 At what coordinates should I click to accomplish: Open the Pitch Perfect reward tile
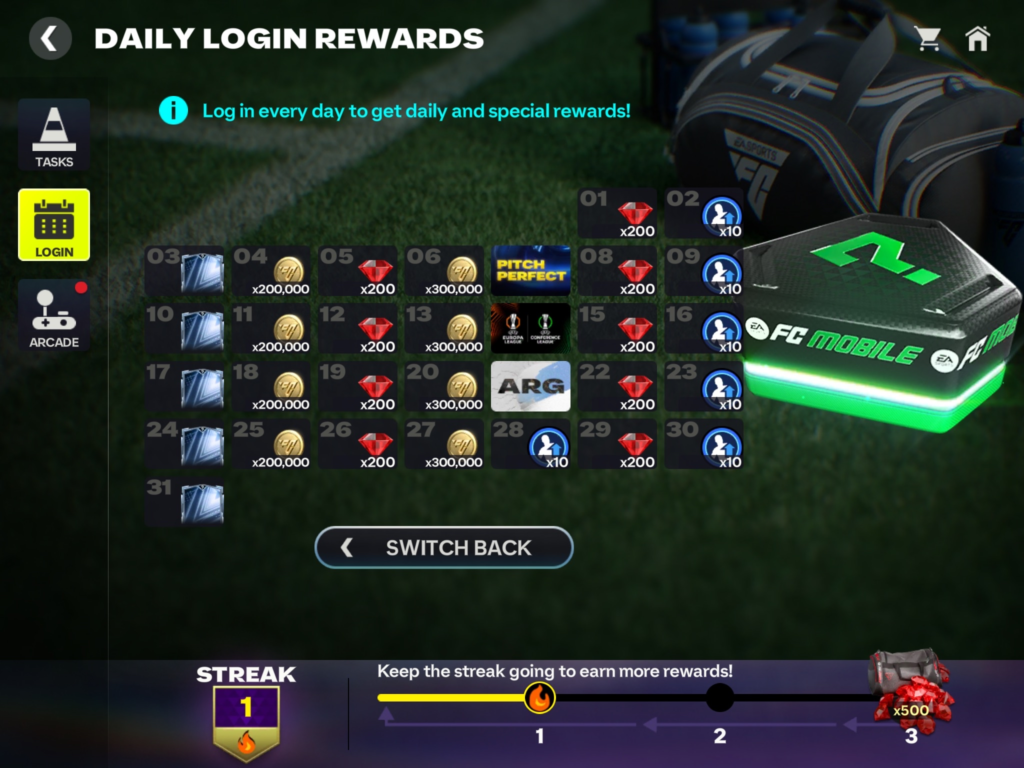pyautogui.click(x=531, y=271)
